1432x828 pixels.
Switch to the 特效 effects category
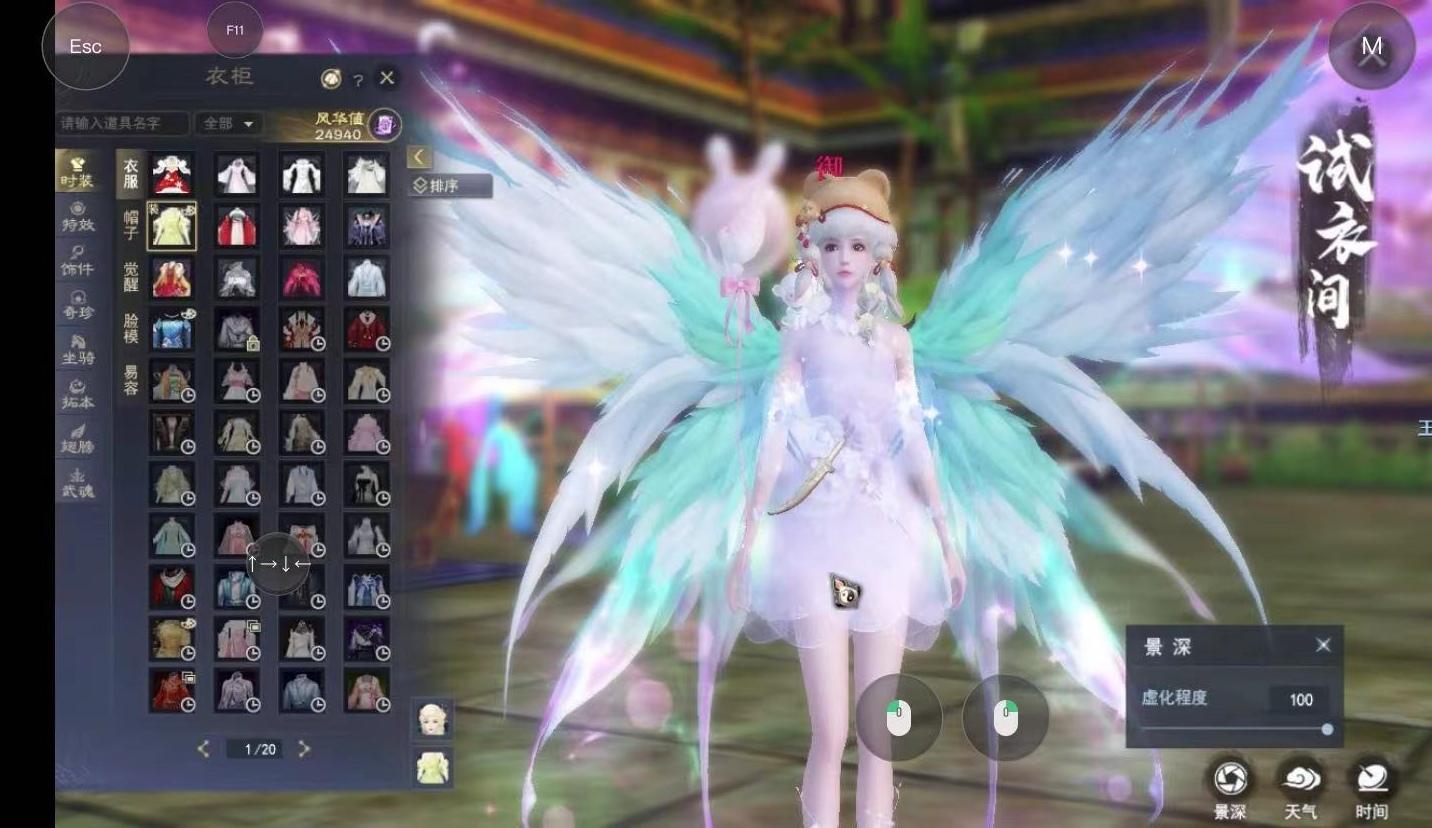point(77,217)
